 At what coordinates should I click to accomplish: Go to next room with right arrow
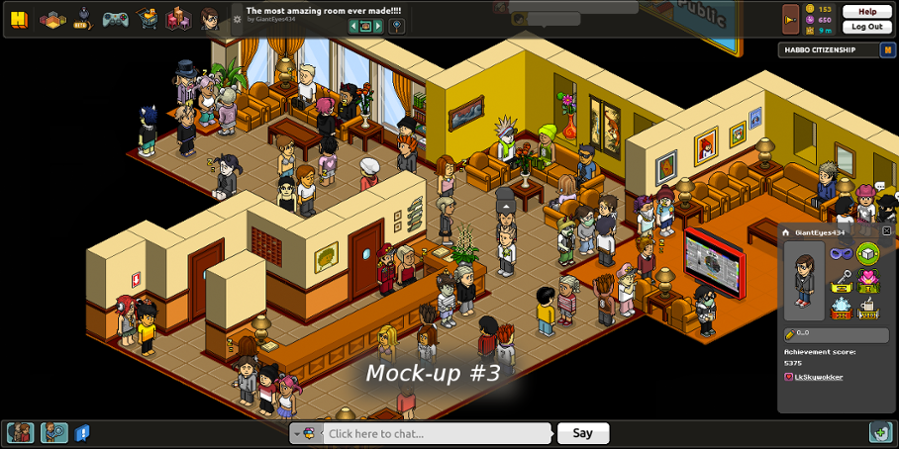tap(378, 26)
